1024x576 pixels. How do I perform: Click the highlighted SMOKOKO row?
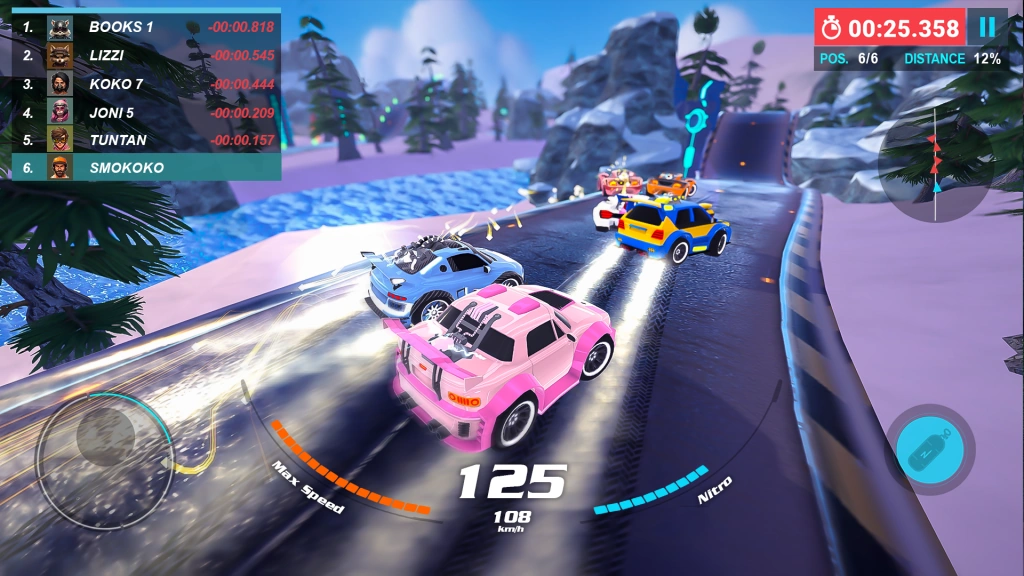(x=146, y=167)
